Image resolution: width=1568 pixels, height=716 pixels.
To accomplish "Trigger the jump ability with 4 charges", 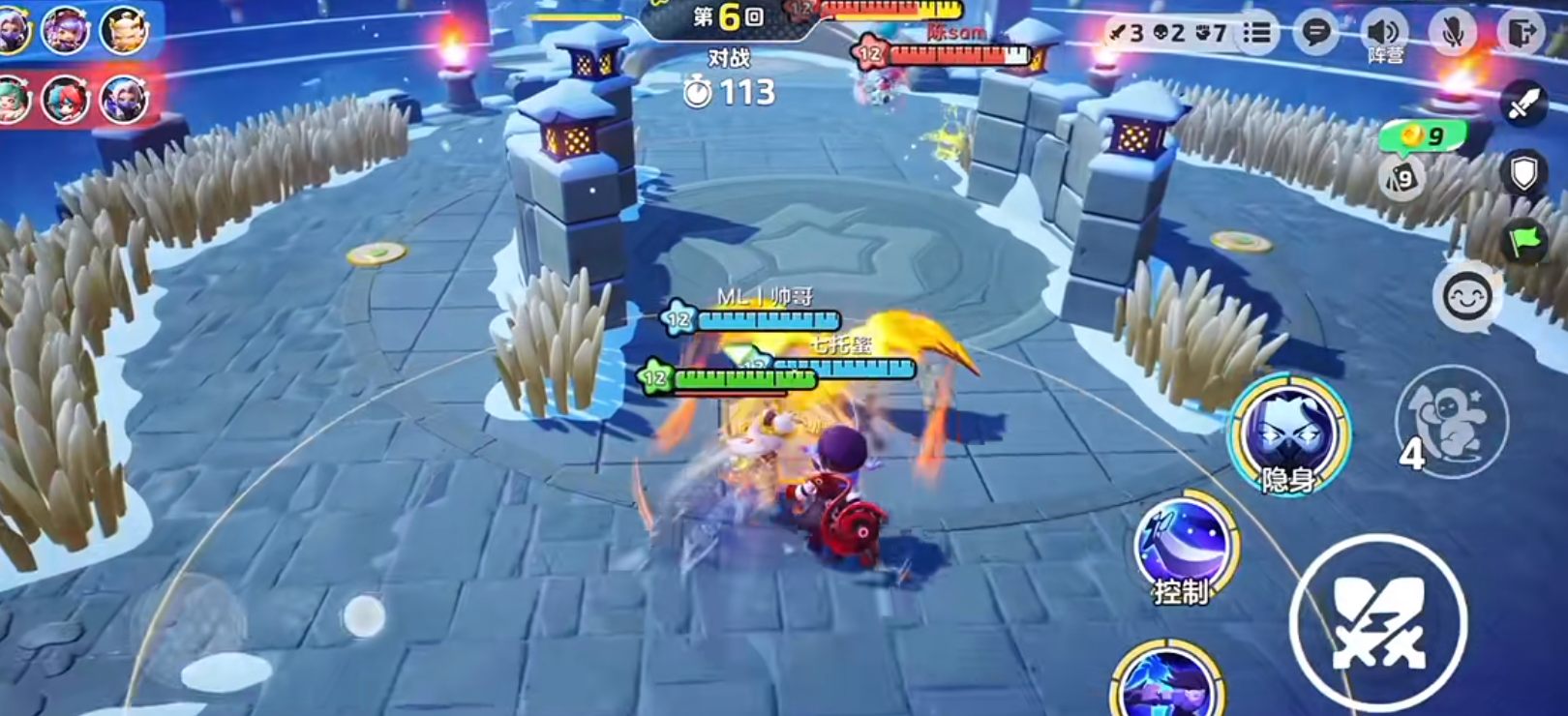I will coord(1451,421).
